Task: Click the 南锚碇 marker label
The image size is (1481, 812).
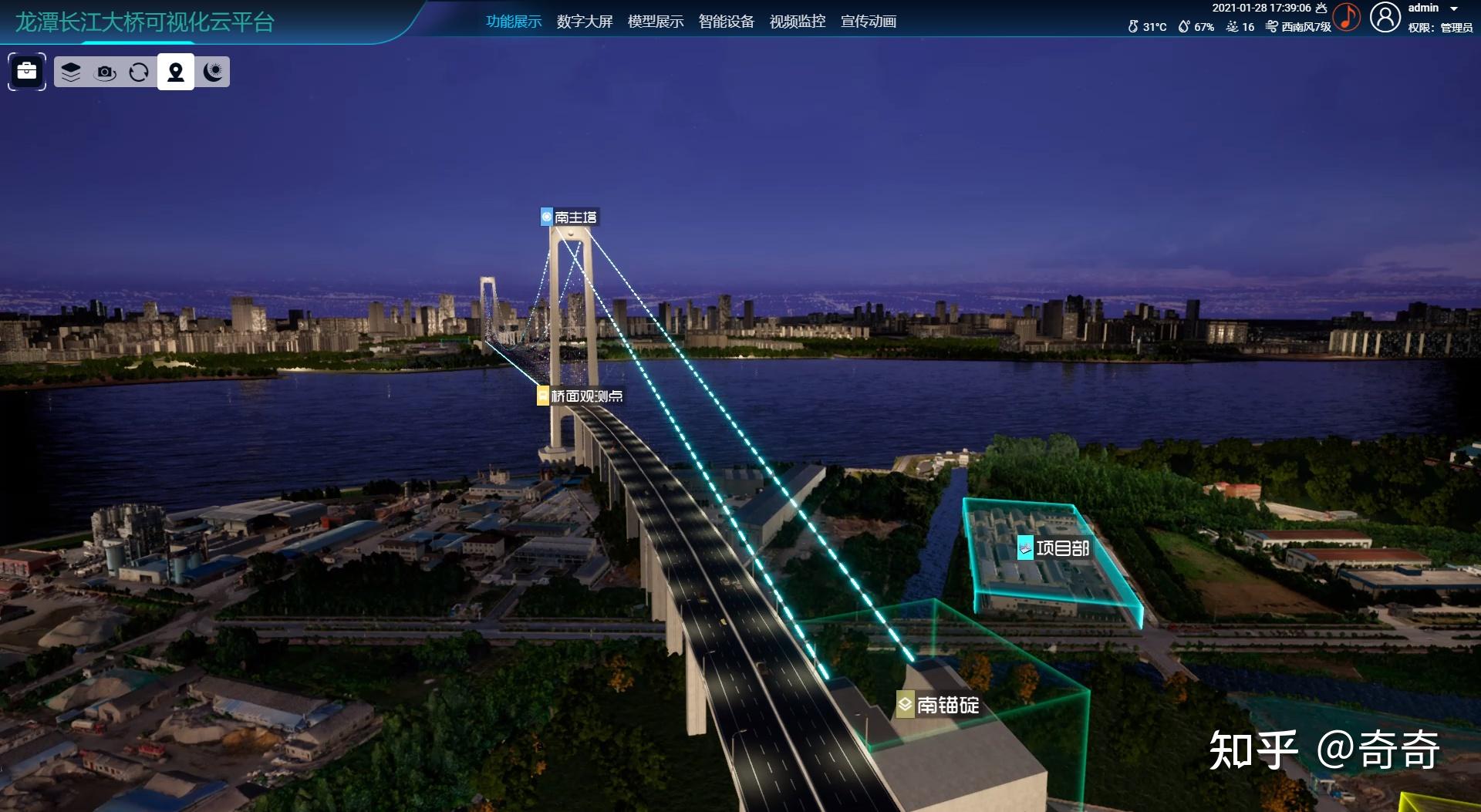Action: pyautogui.click(x=939, y=705)
